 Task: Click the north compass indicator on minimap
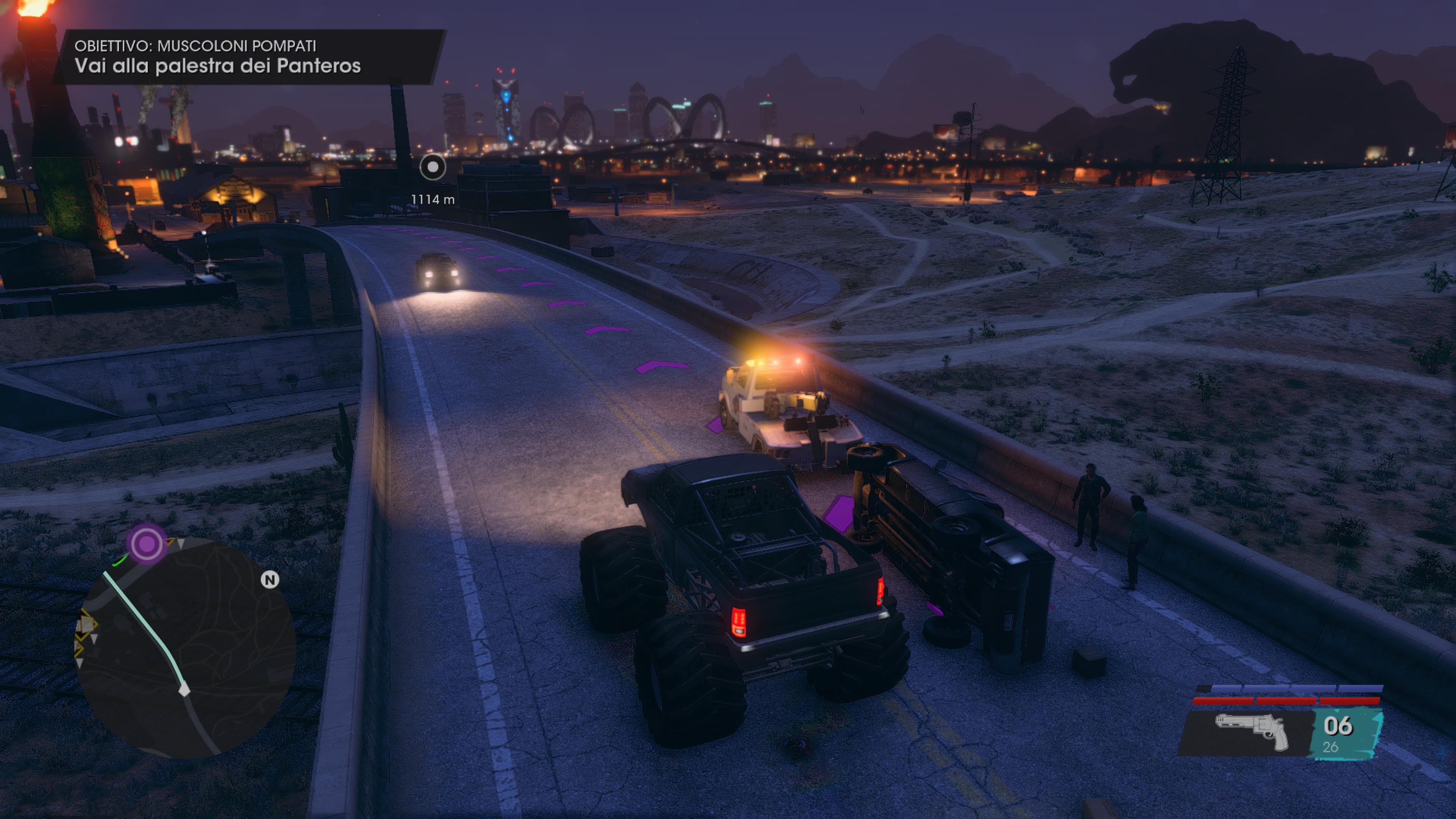tap(270, 579)
